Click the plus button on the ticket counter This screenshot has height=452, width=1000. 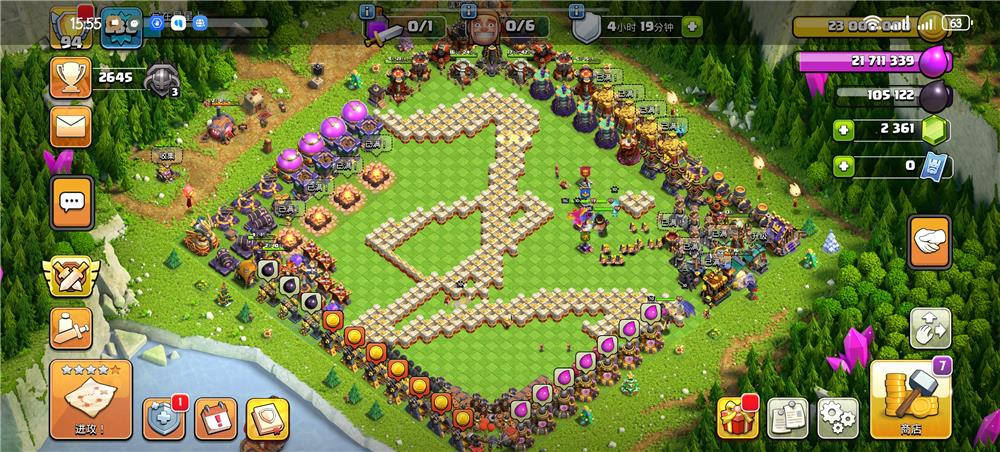(845, 166)
